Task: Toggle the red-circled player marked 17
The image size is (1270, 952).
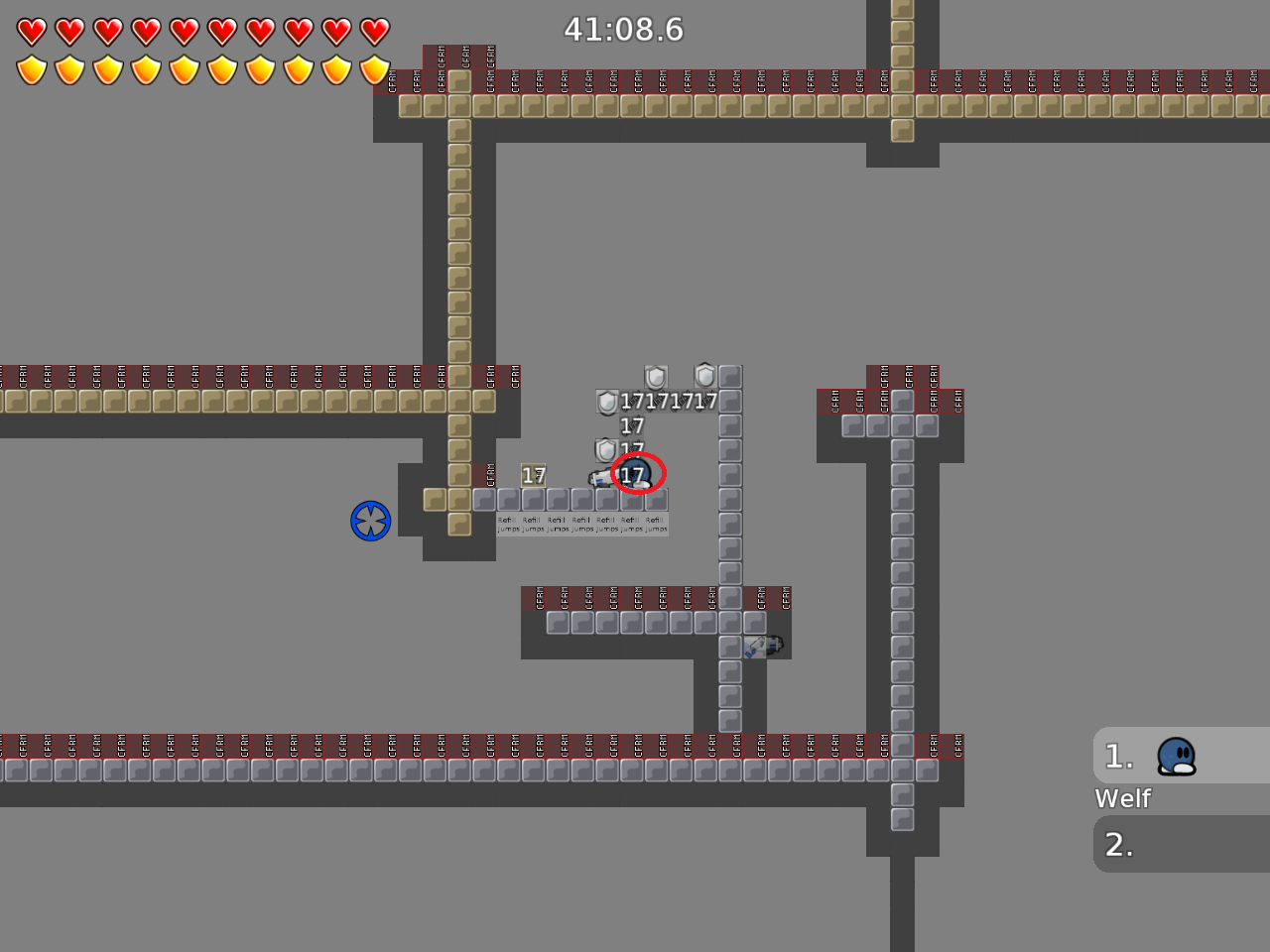Action: [x=636, y=475]
